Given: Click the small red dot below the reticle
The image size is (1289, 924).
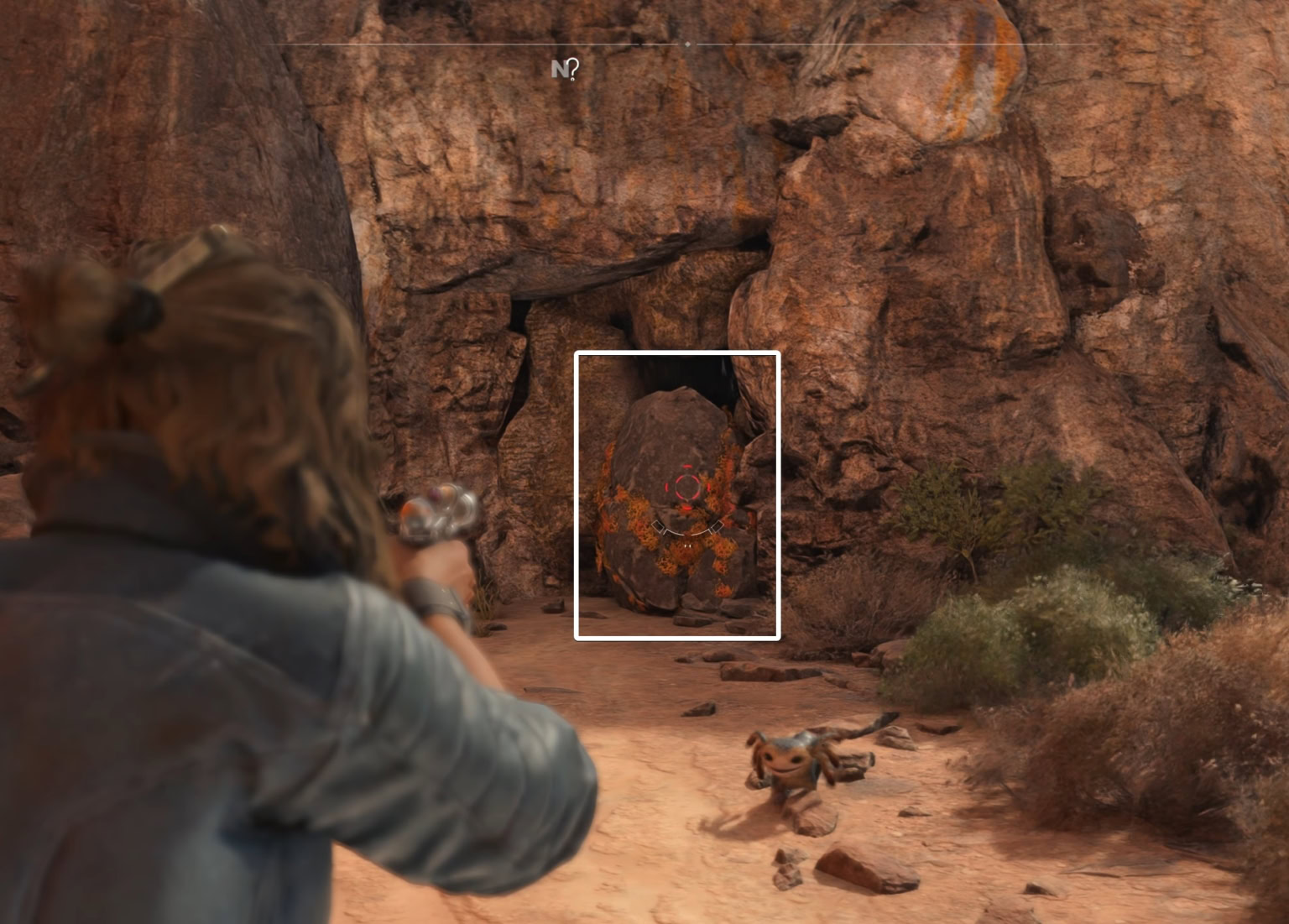Looking at the screenshot, I should coord(687,508).
